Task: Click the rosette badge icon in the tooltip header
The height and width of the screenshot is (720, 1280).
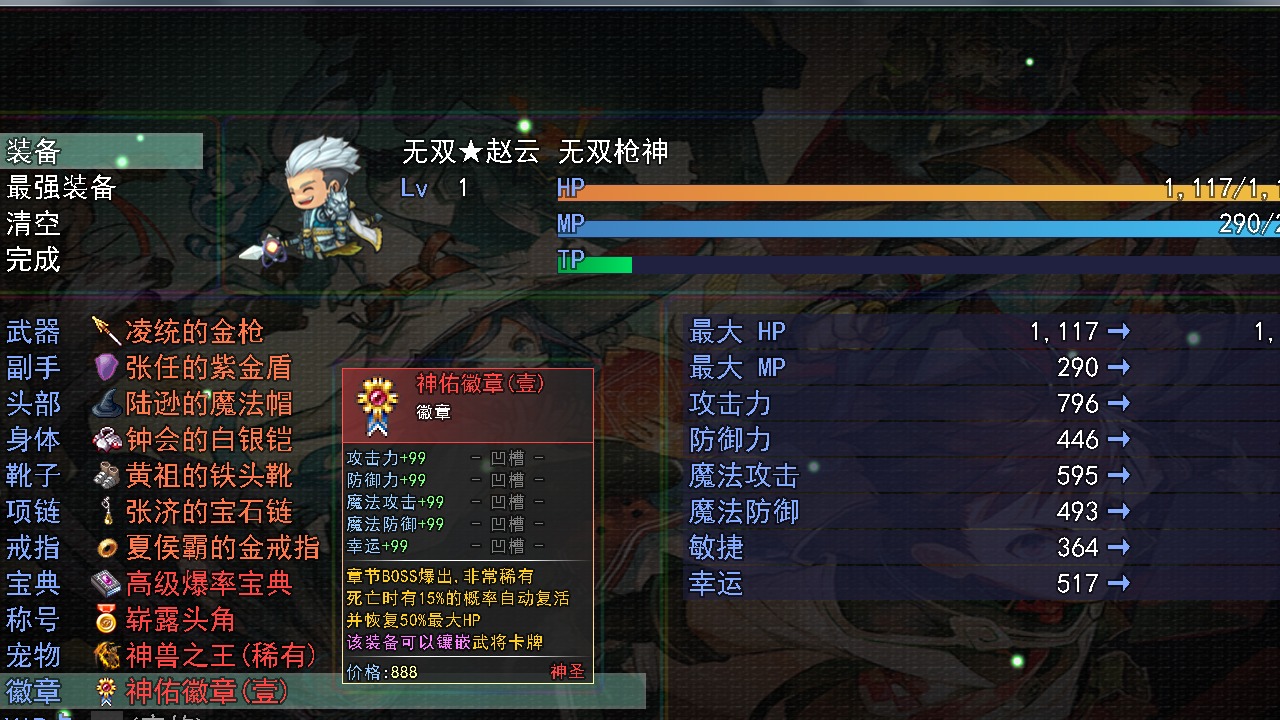Action: (x=378, y=399)
